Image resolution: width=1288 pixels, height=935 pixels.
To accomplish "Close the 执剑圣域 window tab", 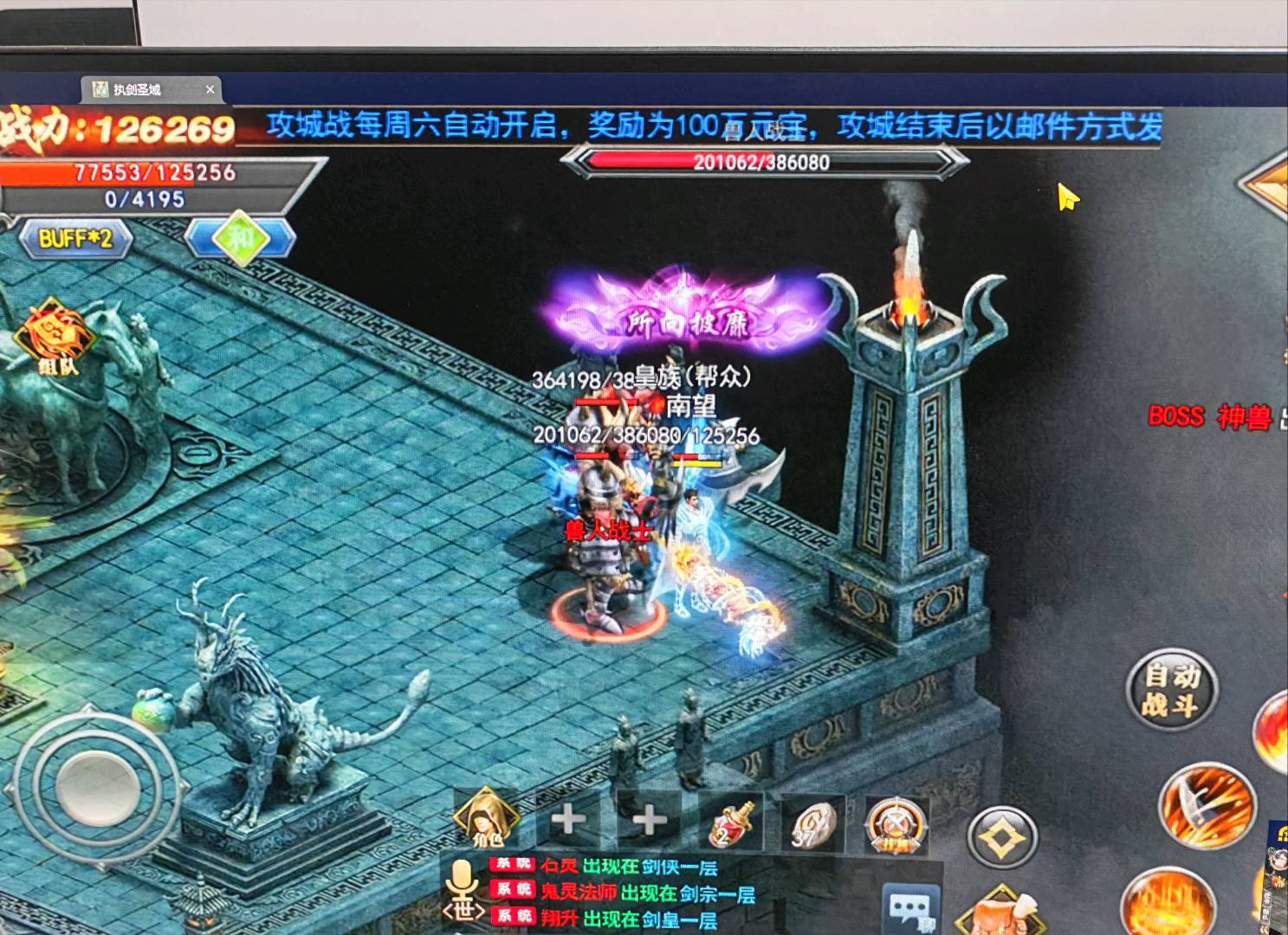I will pos(210,89).
